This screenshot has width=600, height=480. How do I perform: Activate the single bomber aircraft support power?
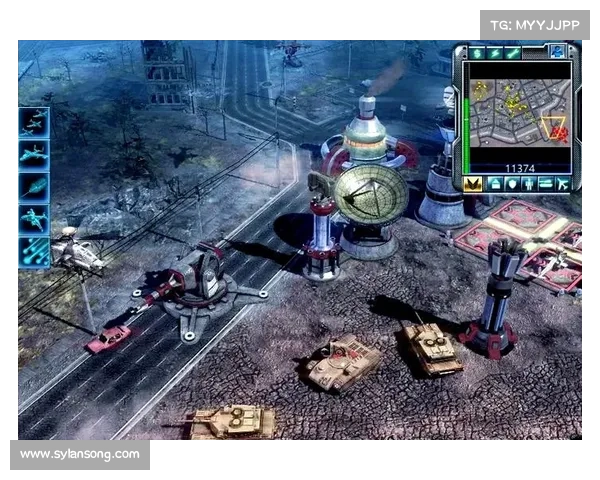[33, 154]
